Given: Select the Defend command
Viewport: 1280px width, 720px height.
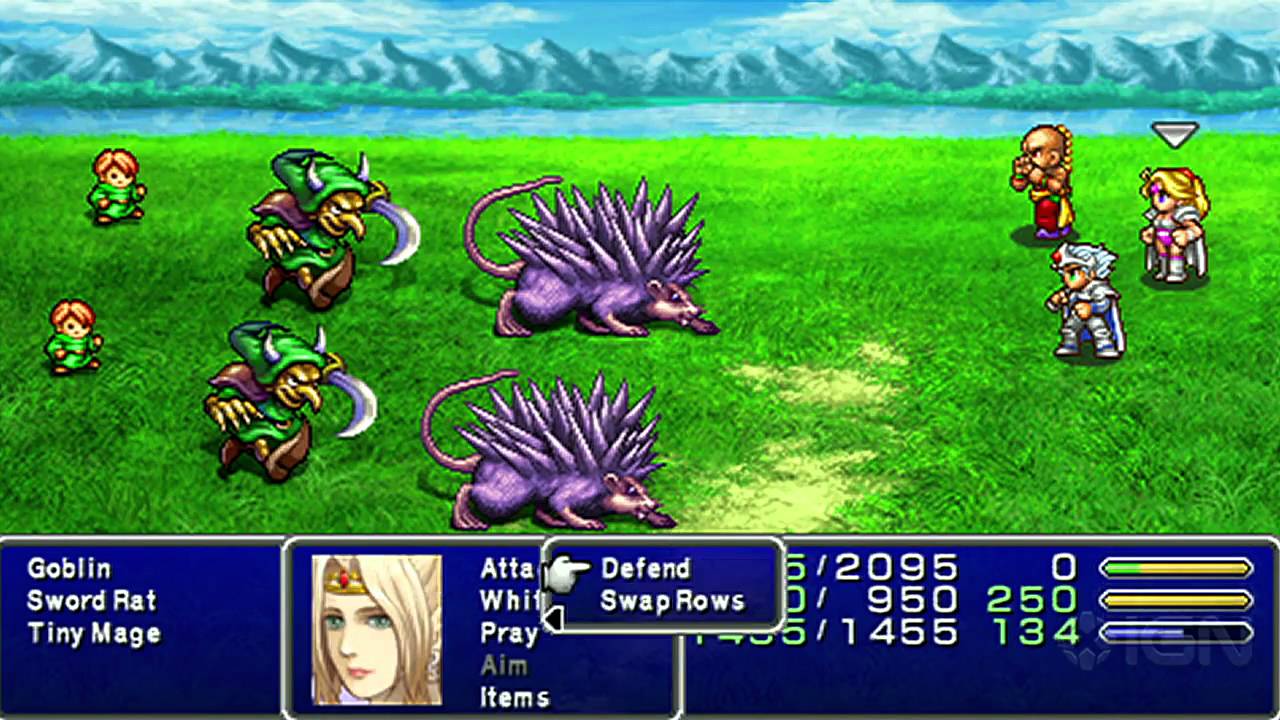Looking at the screenshot, I should (x=645, y=569).
